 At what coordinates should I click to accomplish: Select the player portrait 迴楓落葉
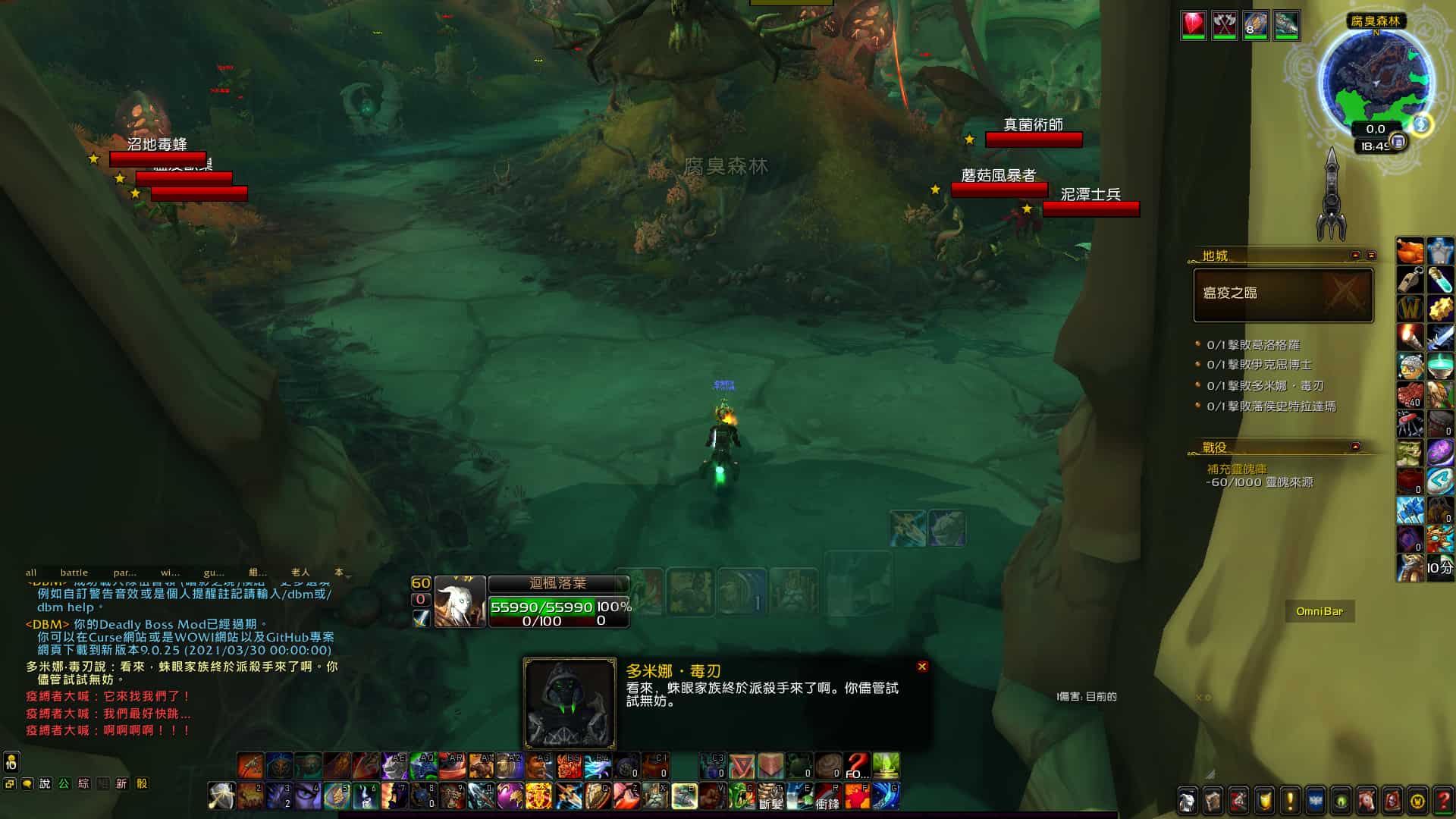[x=460, y=602]
